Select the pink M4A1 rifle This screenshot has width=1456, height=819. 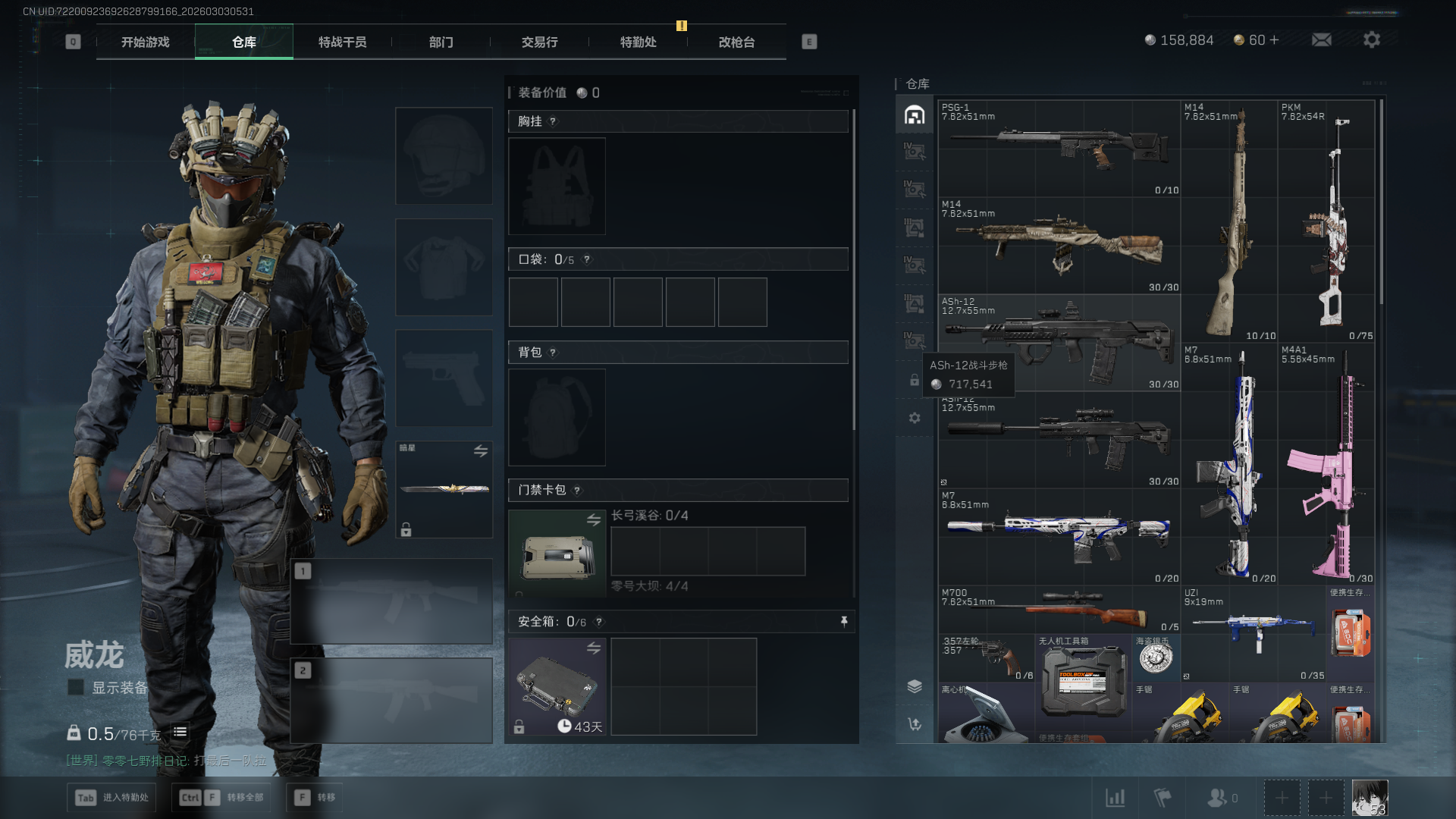[1326, 464]
